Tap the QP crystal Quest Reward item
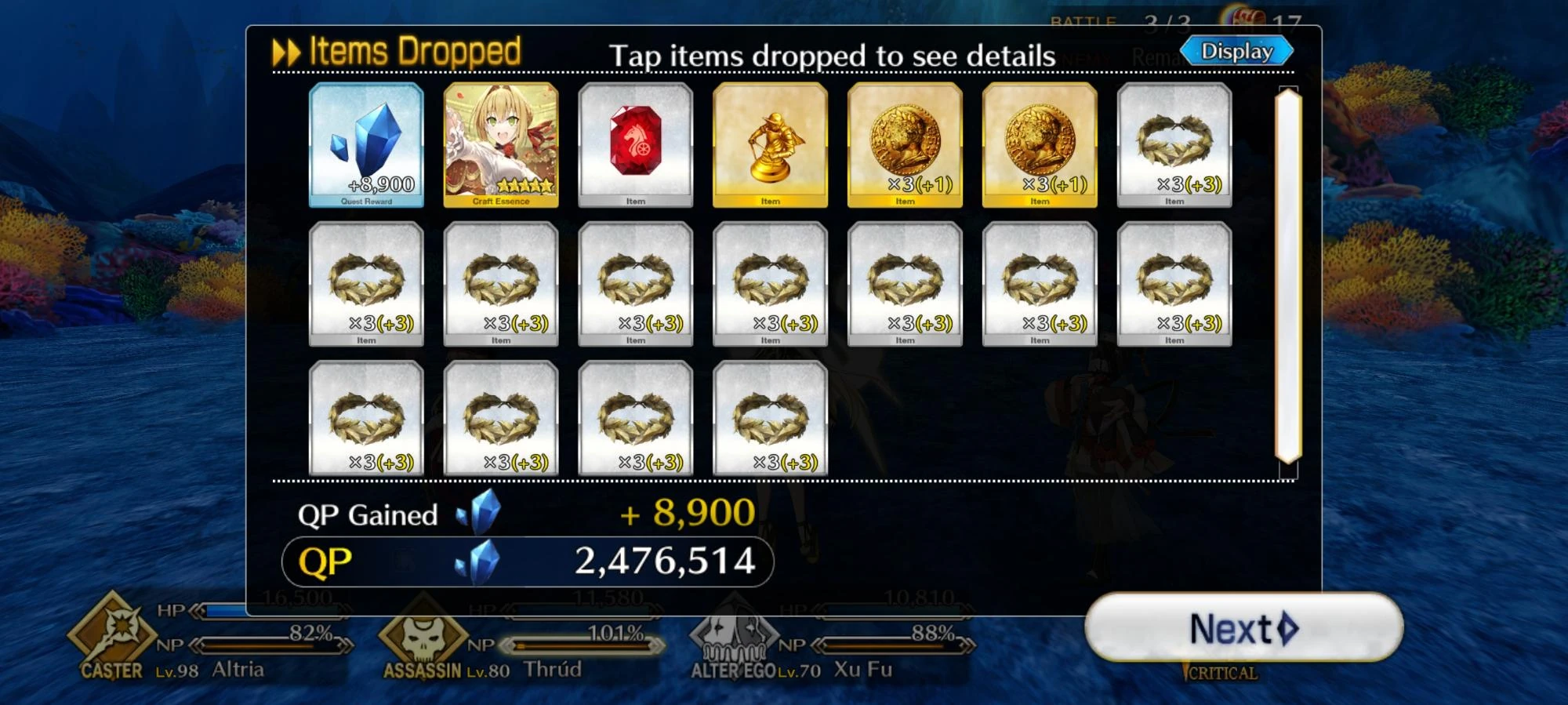The image size is (1568, 705). pos(365,145)
